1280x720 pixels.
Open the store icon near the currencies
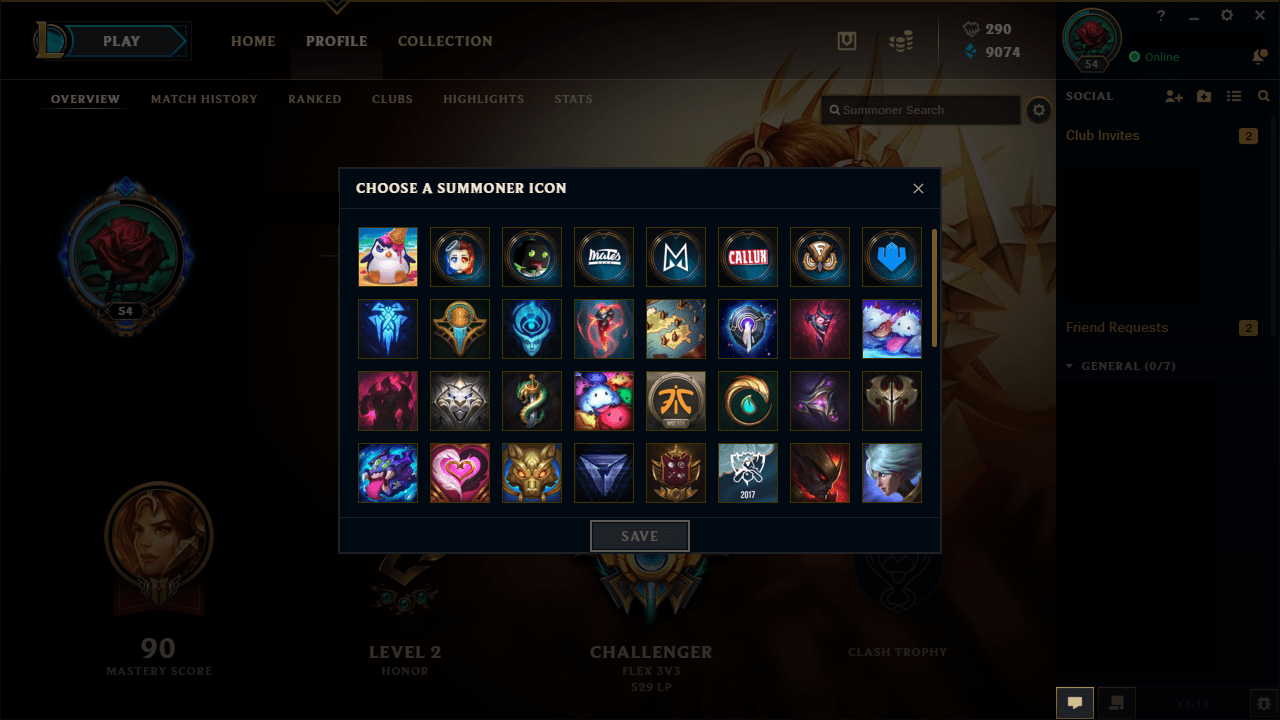[x=901, y=41]
